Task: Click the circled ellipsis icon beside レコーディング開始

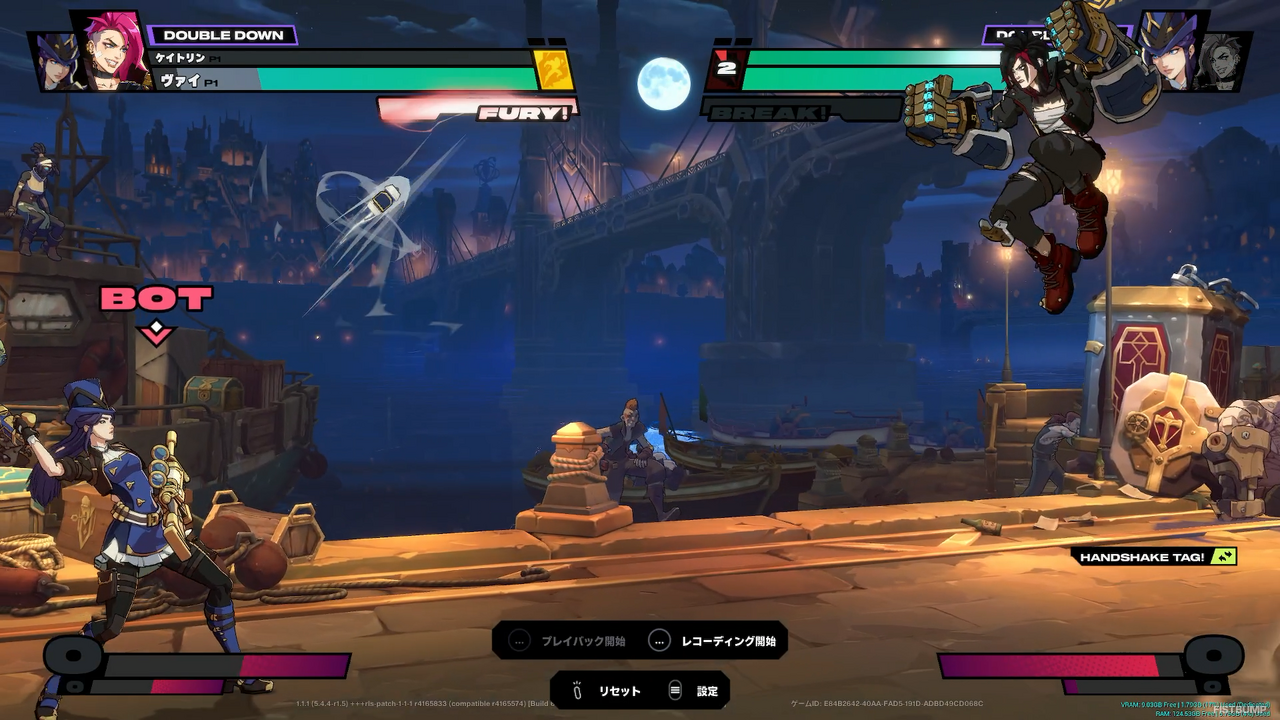Action: pos(659,642)
